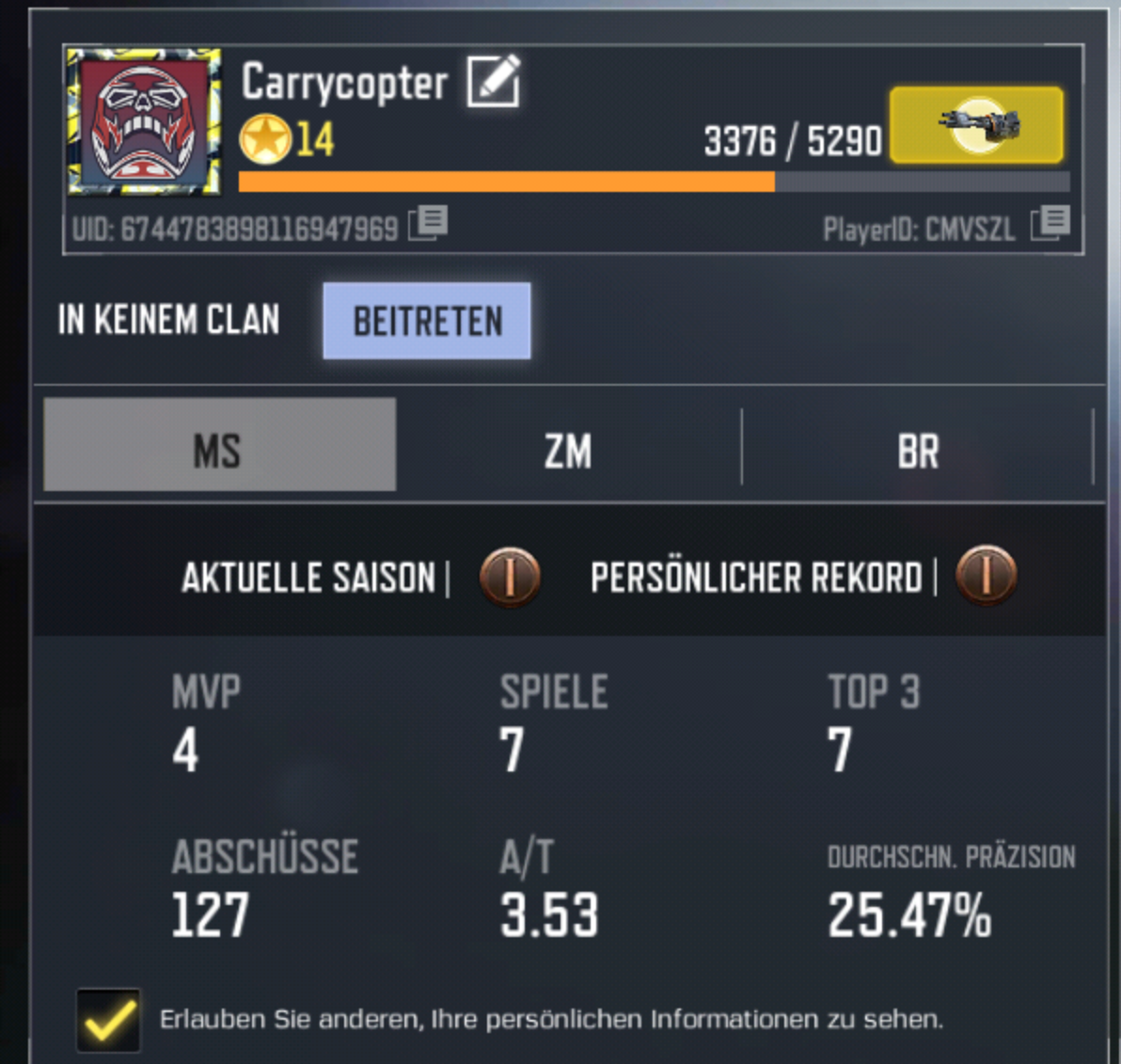Toggle the personal information visibility checkbox
The height and width of the screenshot is (1064, 1121).
[109, 1019]
